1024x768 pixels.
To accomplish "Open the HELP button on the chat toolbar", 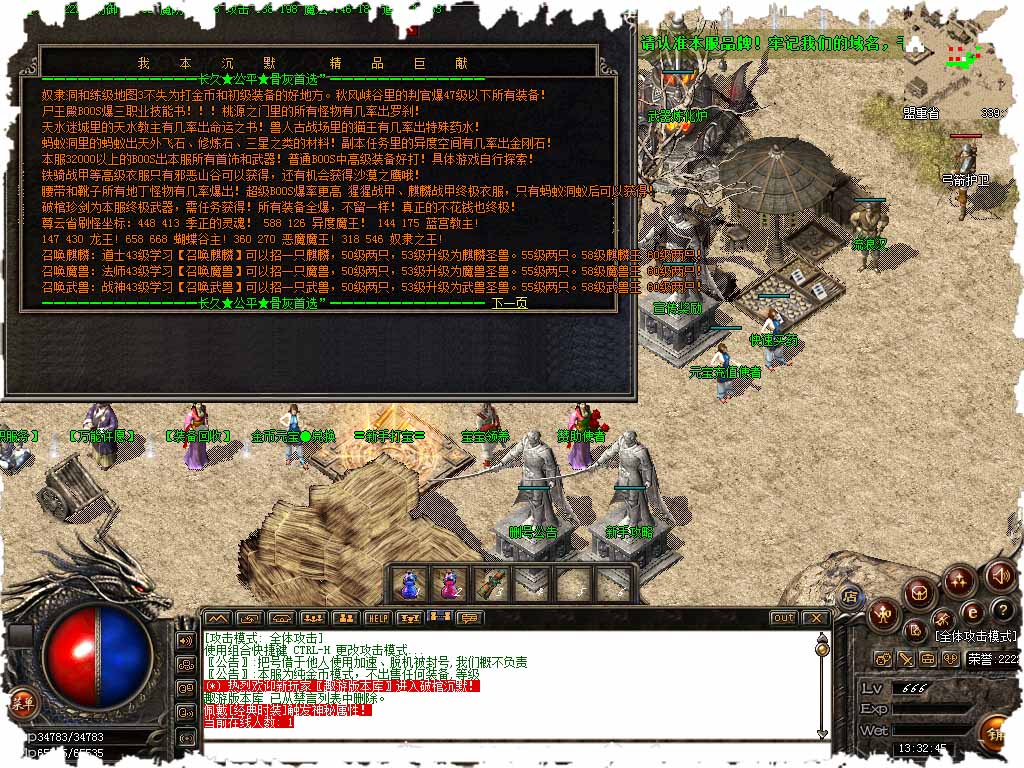I will tap(377, 618).
